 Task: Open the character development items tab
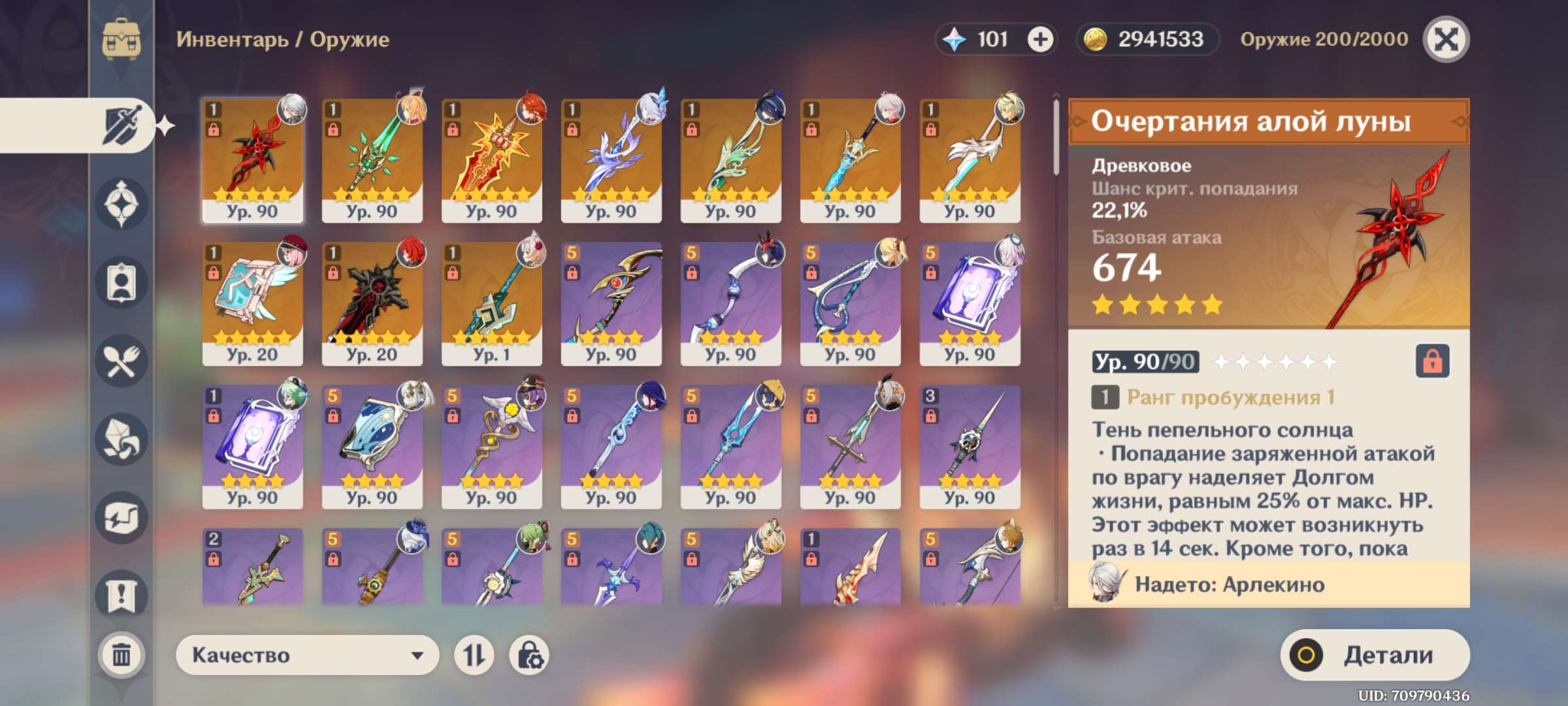click(122, 282)
